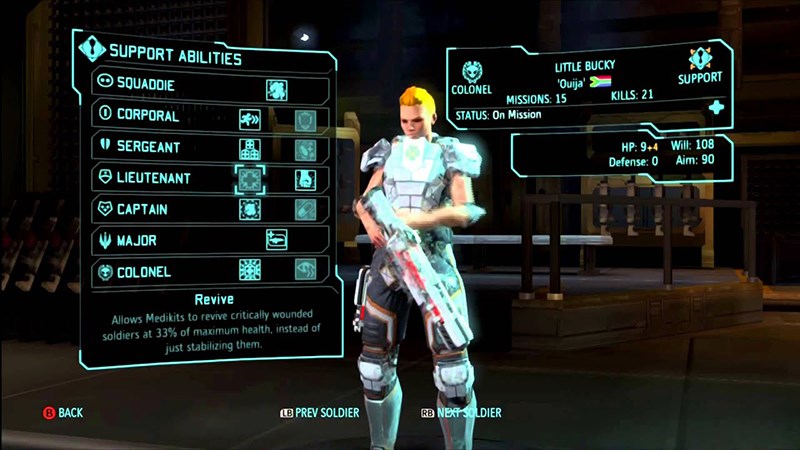Select the Major's Deep Pockets ability icon
Image resolution: width=800 pixels, height=450 pixels.
[277, 240]
